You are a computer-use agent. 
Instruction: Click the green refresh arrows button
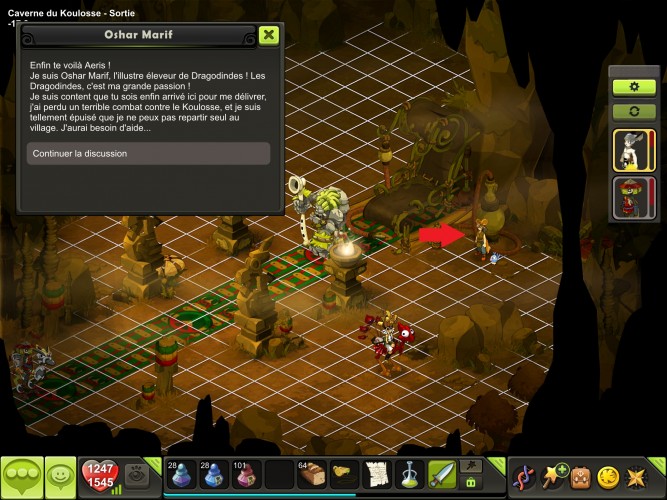coord(633,110)
